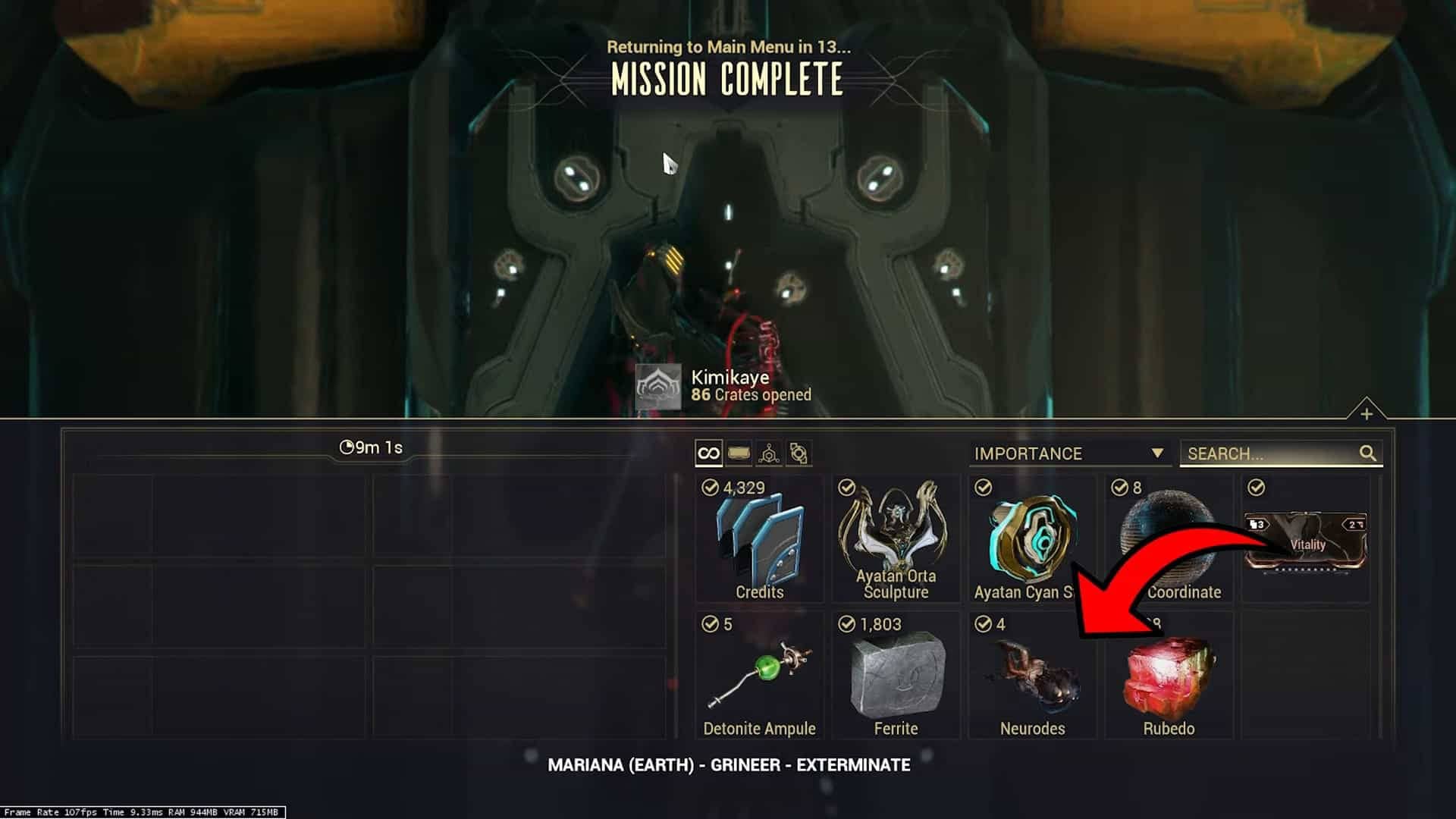Switch to the resources molecule filter tab
The image size is (1456, 819).
pos(769,453)
